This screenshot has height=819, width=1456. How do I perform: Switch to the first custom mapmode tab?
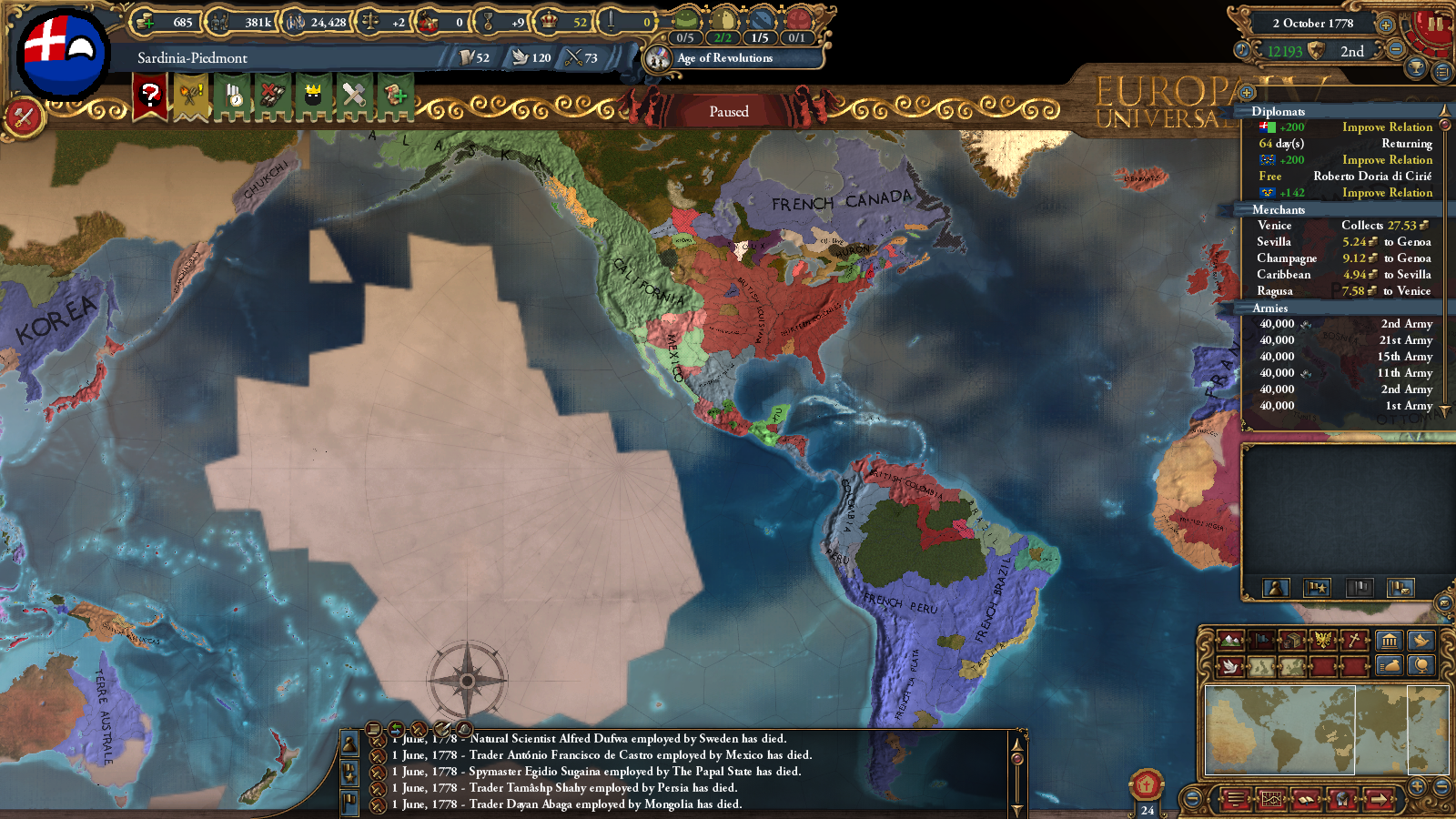pos(1261,665)
